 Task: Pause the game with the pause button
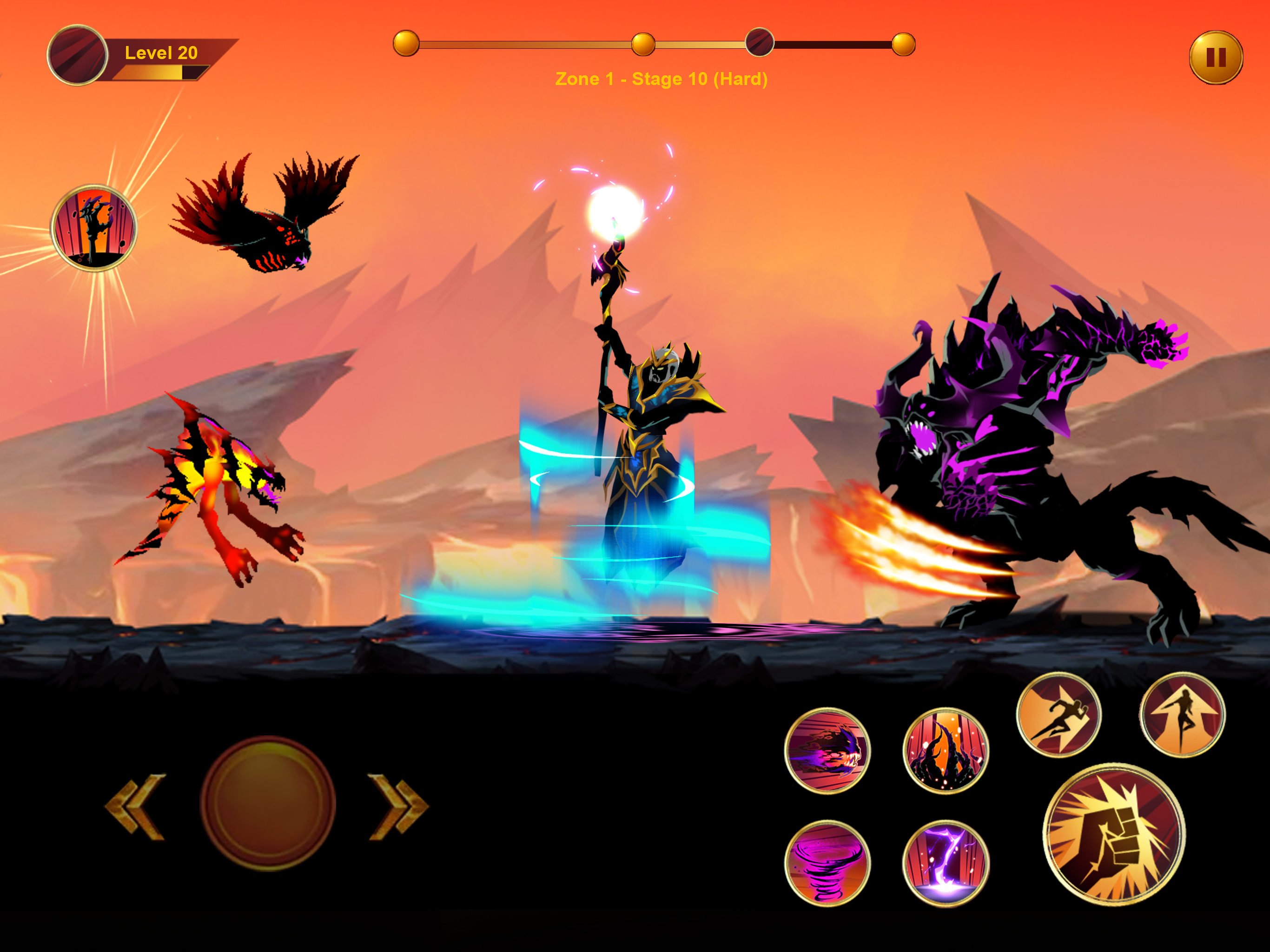(x=1216, y=58)
